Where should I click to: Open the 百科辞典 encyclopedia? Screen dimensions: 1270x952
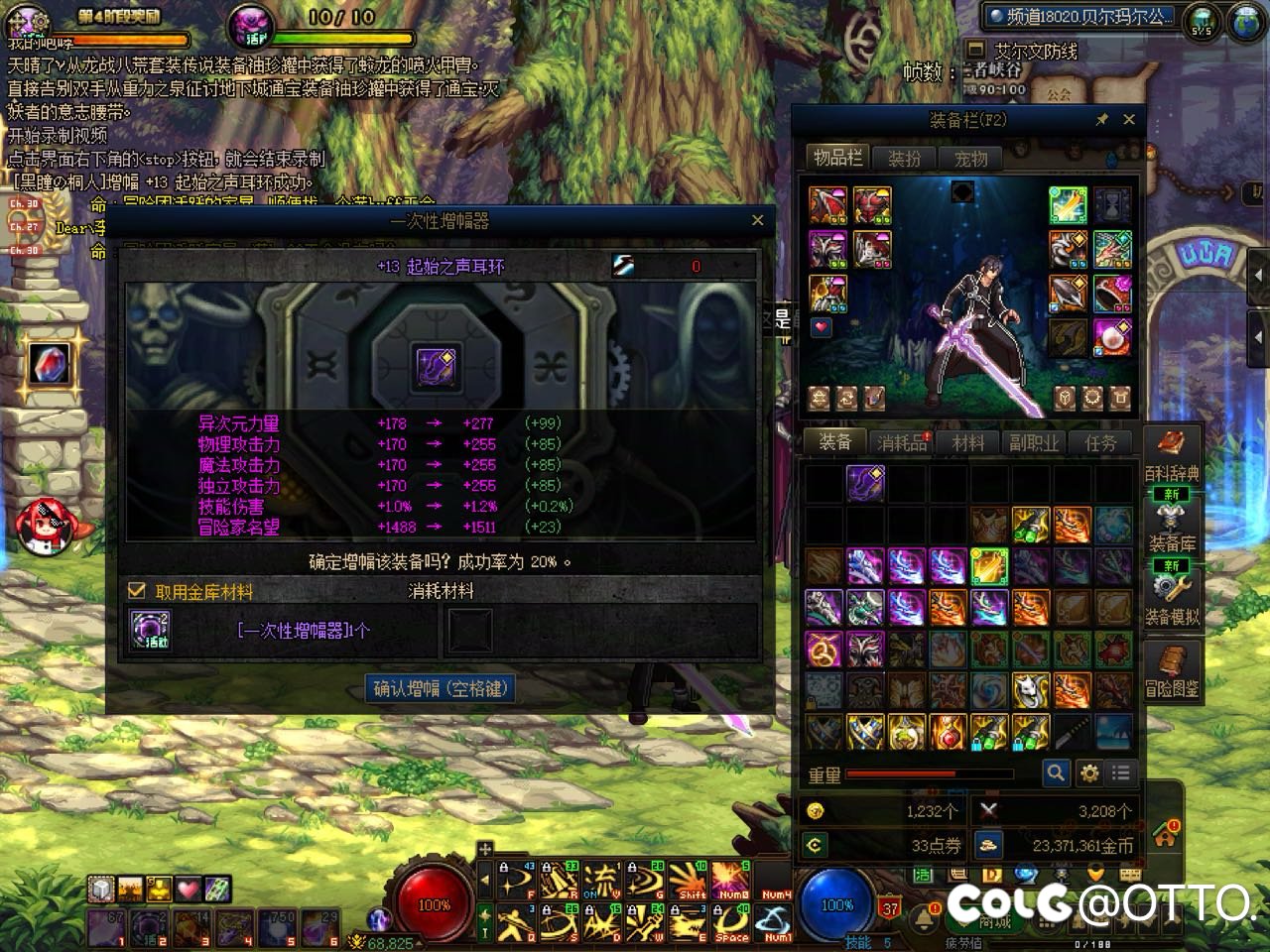click(1172, 455)
